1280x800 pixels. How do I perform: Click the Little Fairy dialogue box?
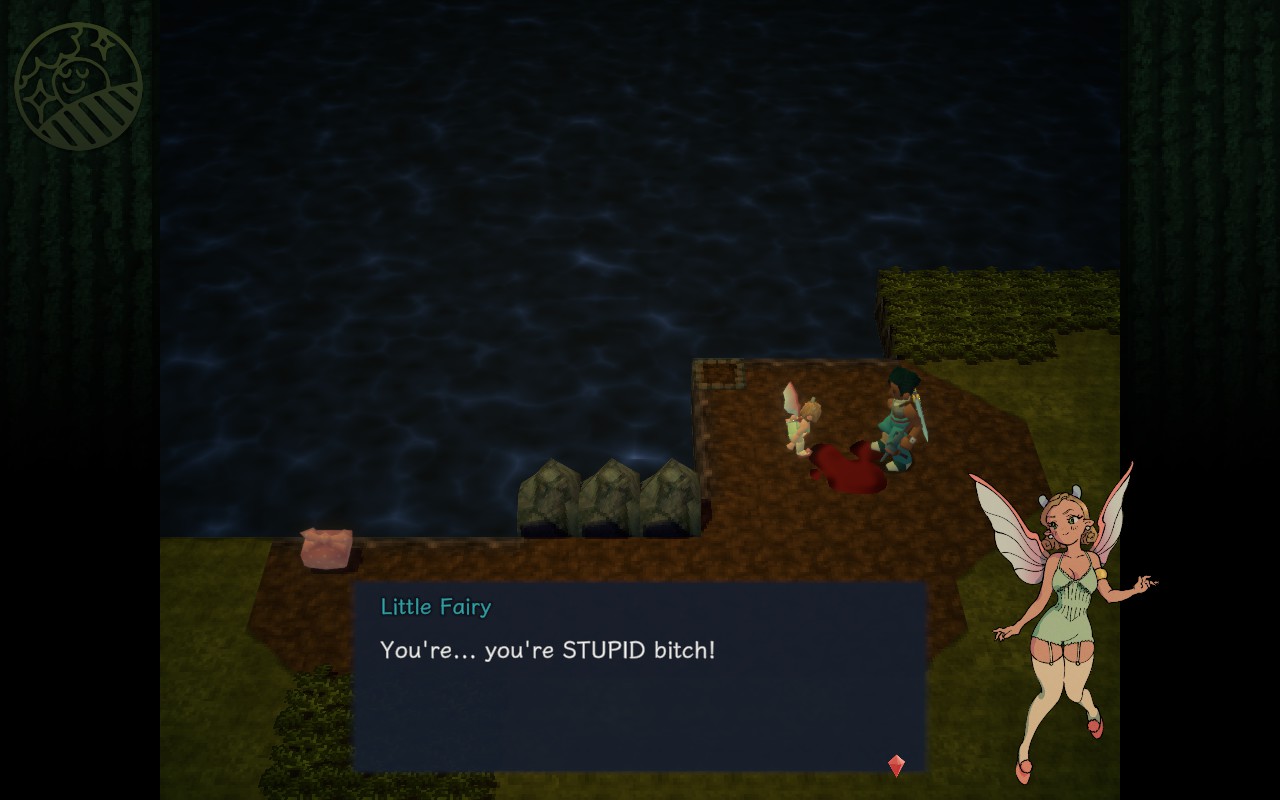click(639, 676)
